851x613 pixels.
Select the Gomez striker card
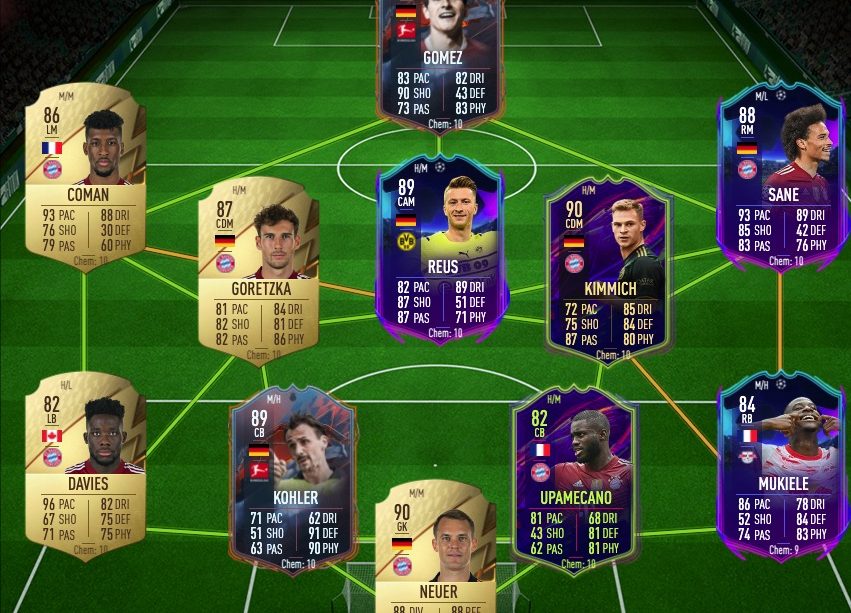[440, 62]
